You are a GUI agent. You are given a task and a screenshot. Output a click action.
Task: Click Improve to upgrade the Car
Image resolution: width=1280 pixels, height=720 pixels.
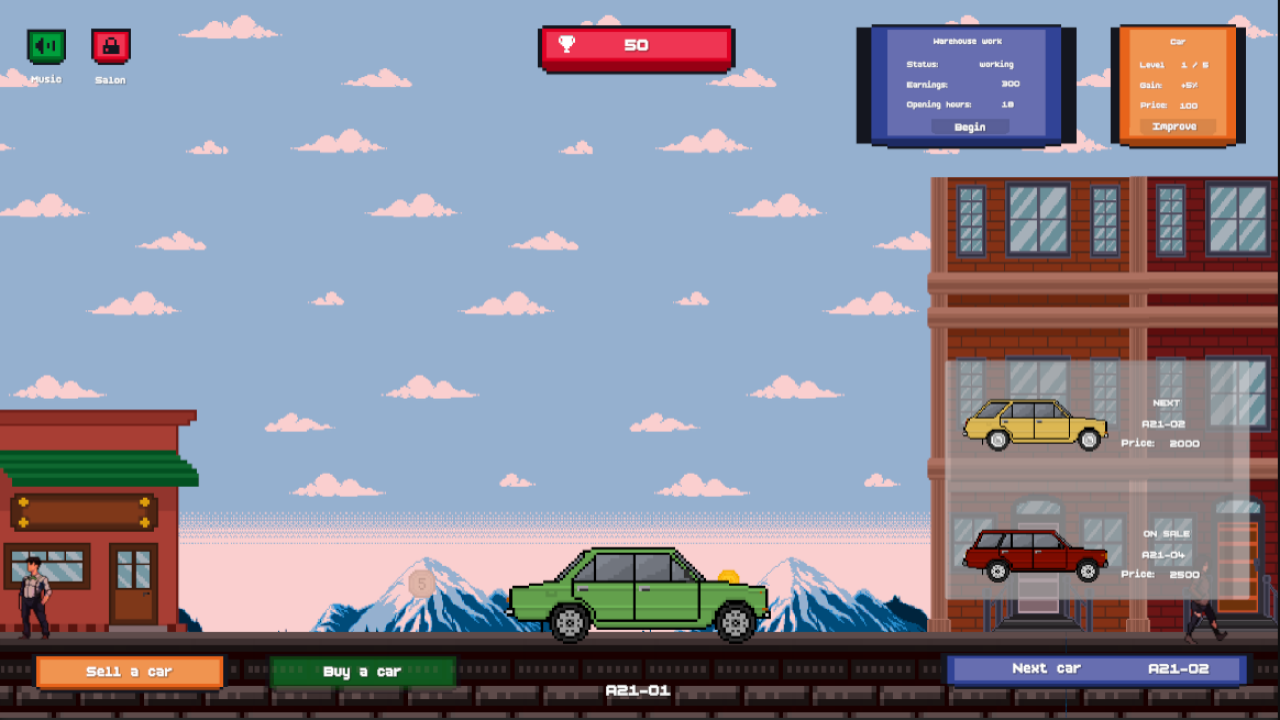[x=1175, y=126]
